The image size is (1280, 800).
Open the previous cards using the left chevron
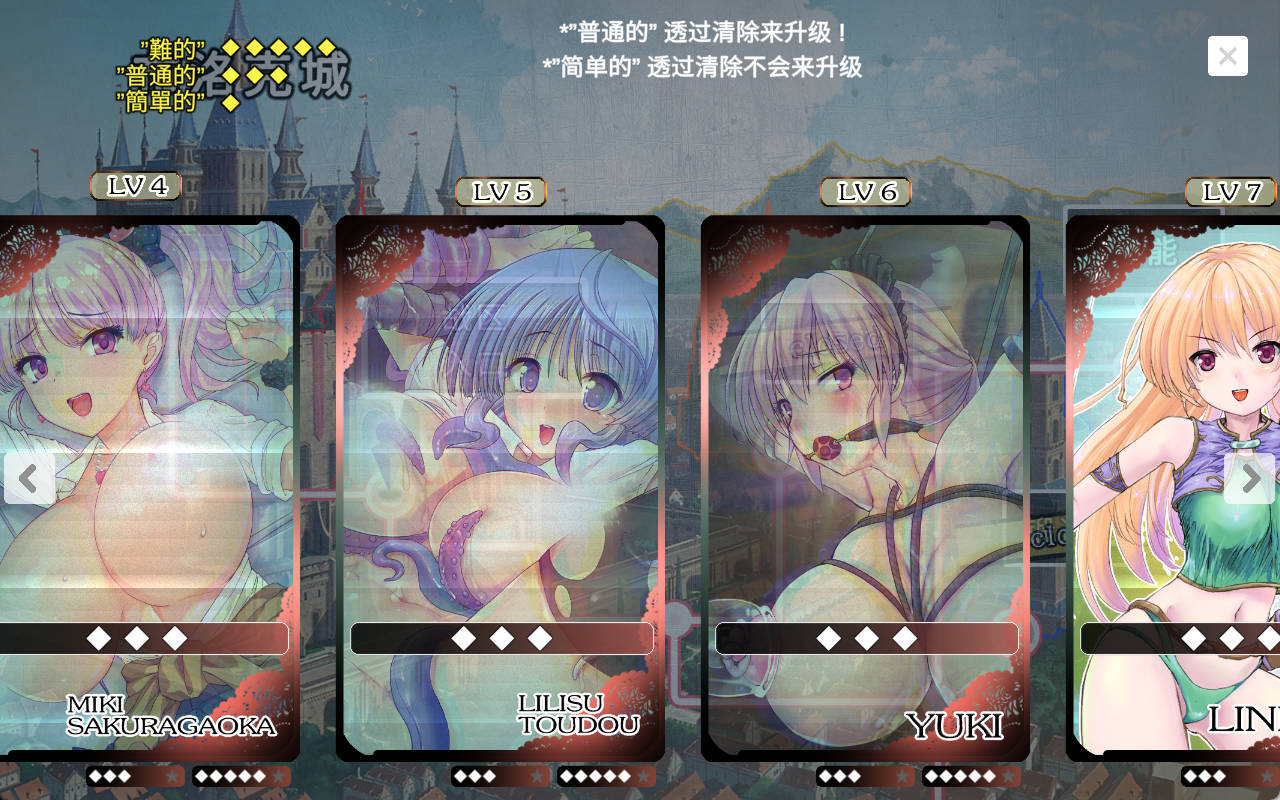click(29, 479)
